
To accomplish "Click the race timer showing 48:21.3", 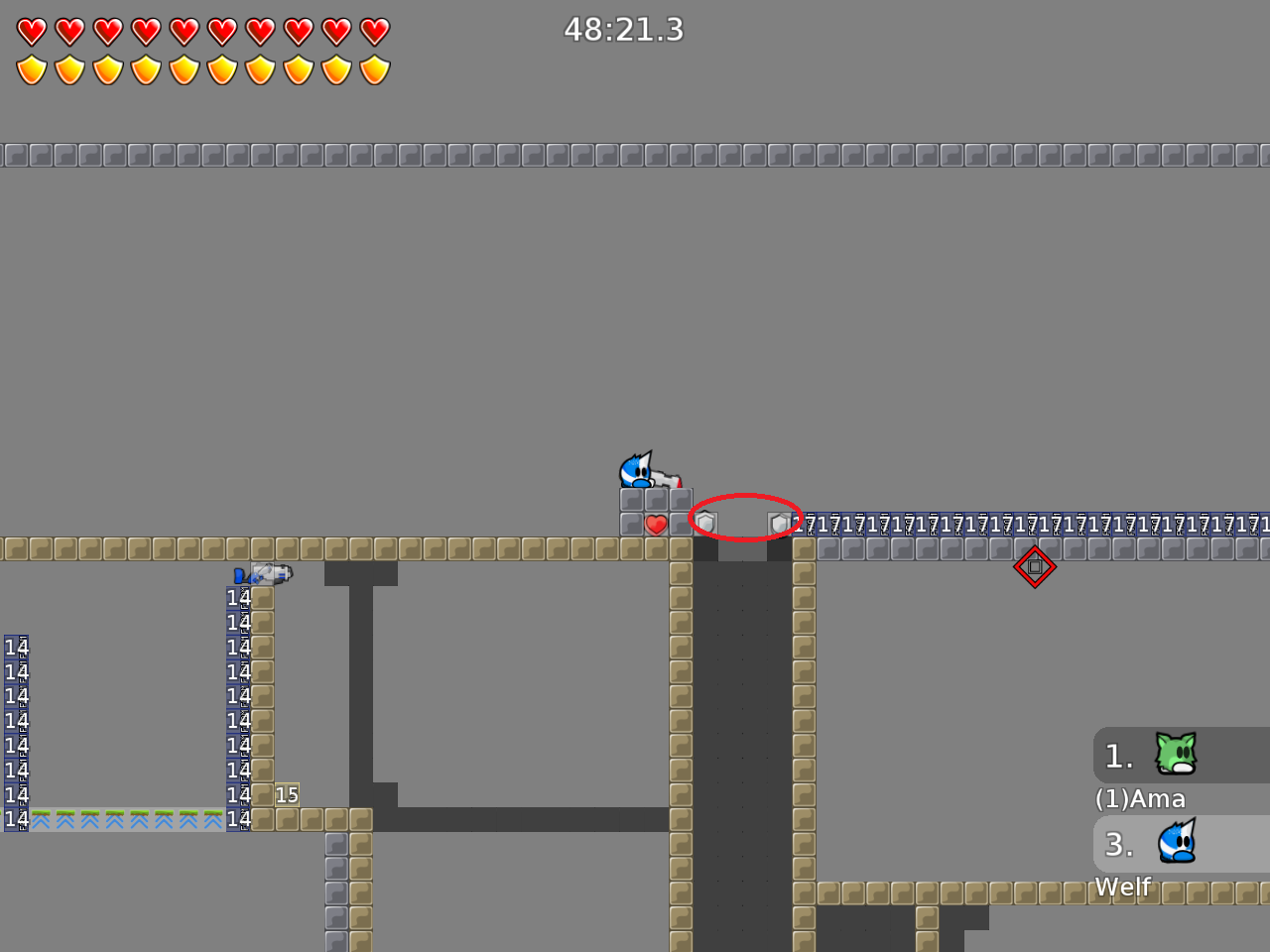I will 624,30.
